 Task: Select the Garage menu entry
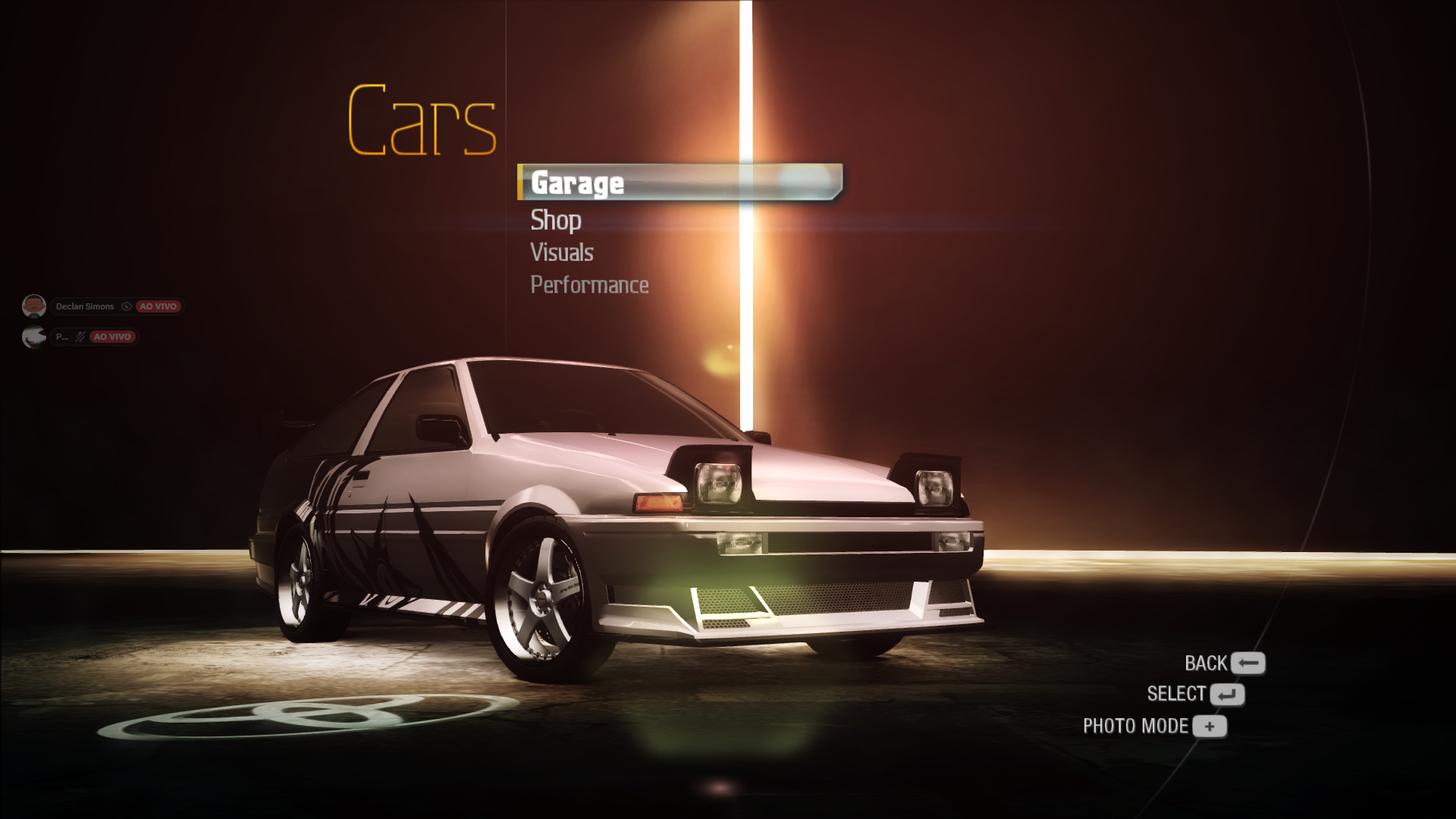[577, 184]
